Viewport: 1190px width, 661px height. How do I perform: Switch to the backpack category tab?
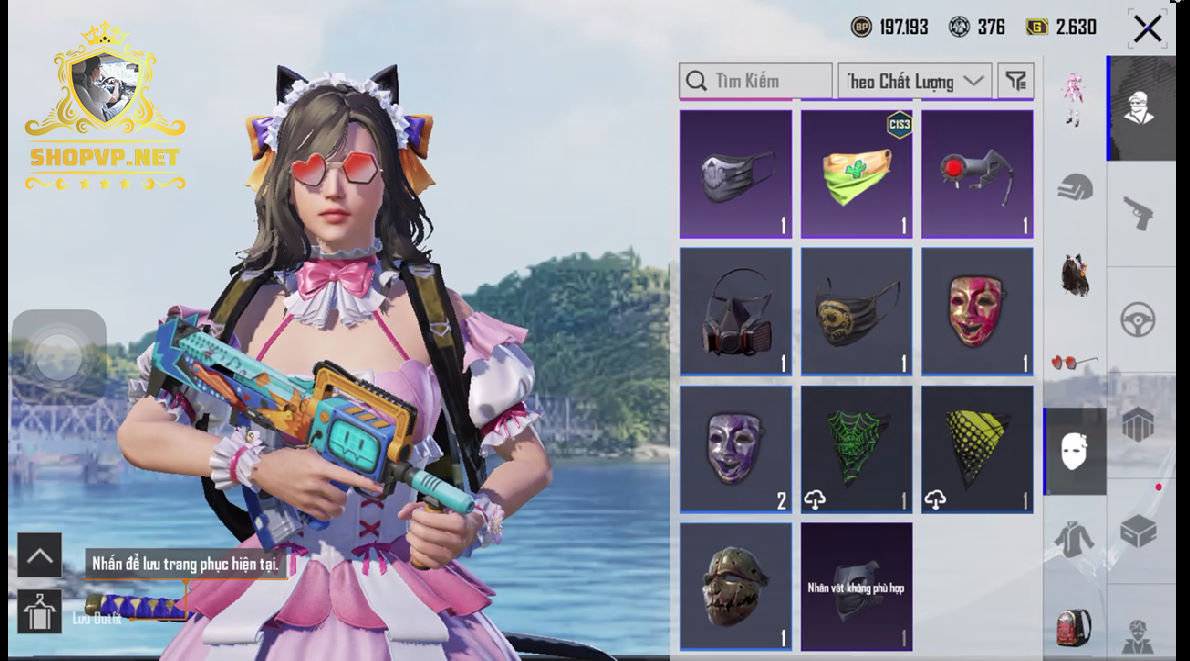point(1075,628)
